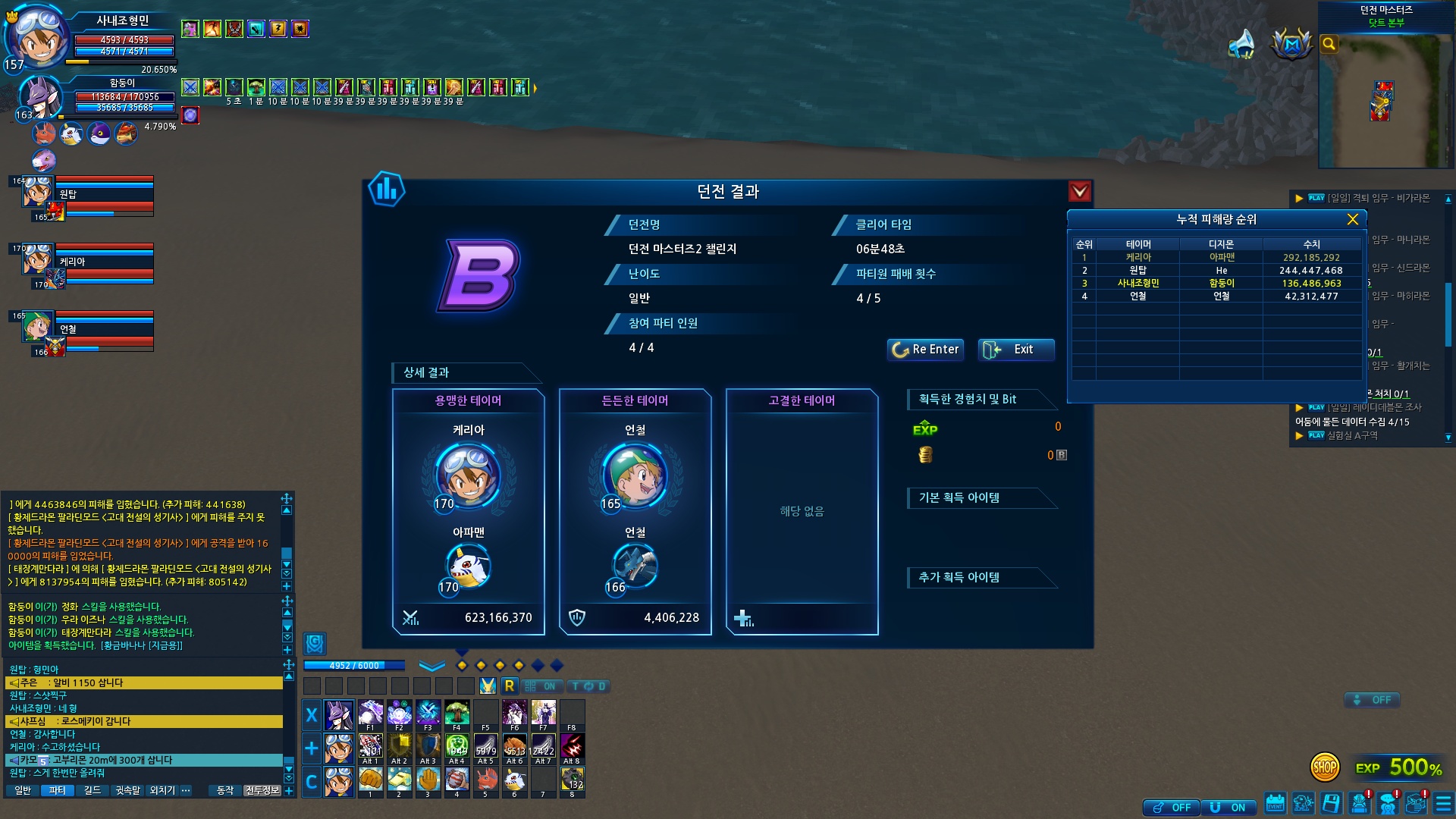
Task: Close the cumulative damage ranking panel
Action: pos(1352,219)
